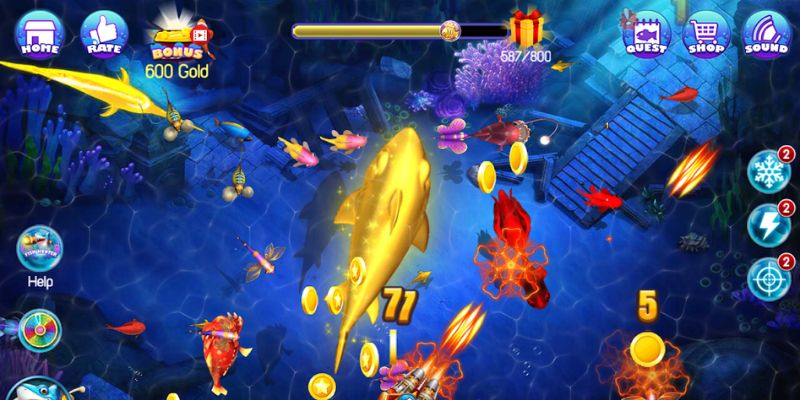The image size is (800, 400).
Task: Visit the Shop
Action: [x=706, y=33]
